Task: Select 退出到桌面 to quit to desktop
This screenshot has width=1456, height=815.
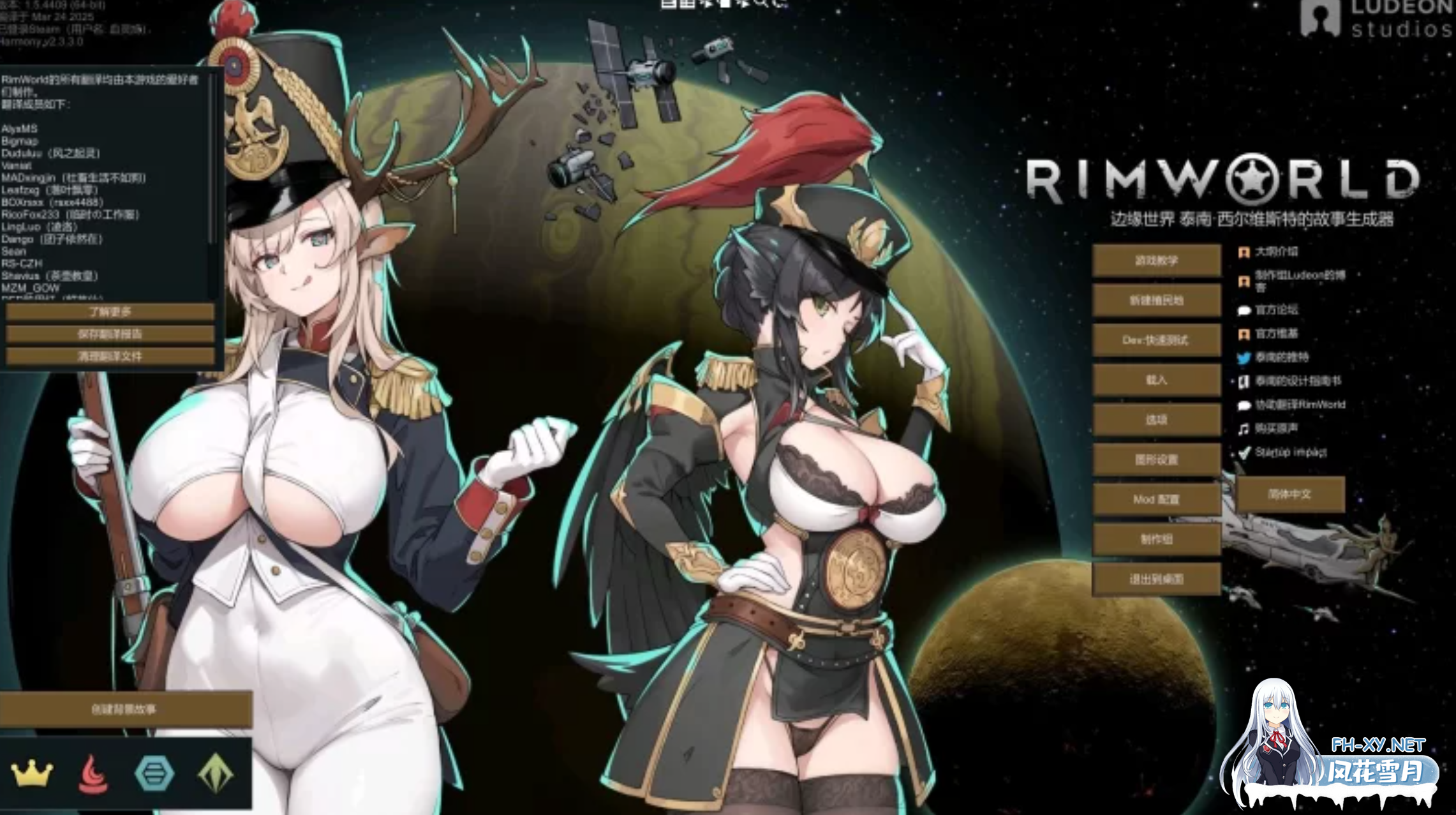Action: pyautogui.click(x=1156, y=579)
